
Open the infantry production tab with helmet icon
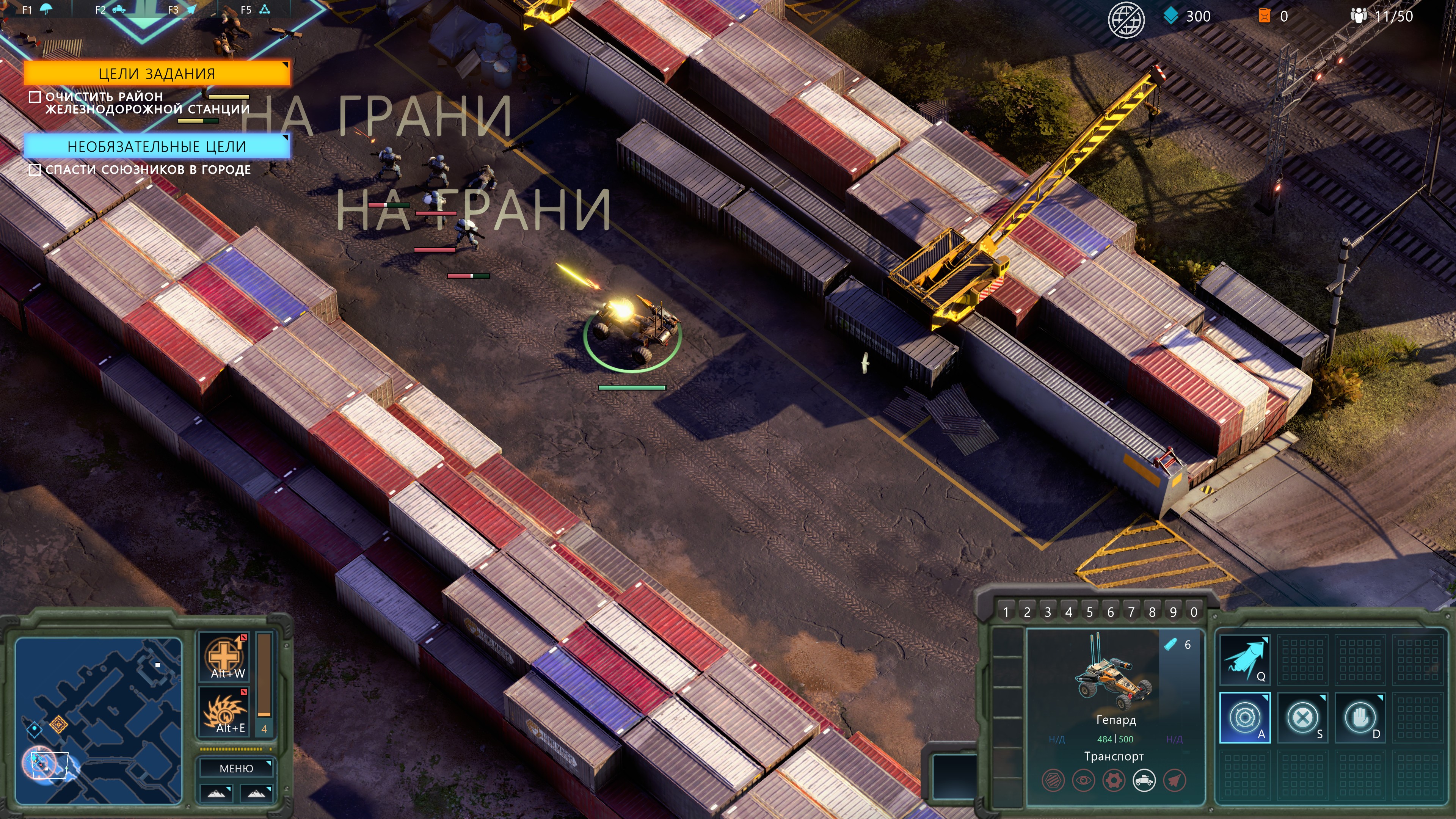[x=46, y=9]
